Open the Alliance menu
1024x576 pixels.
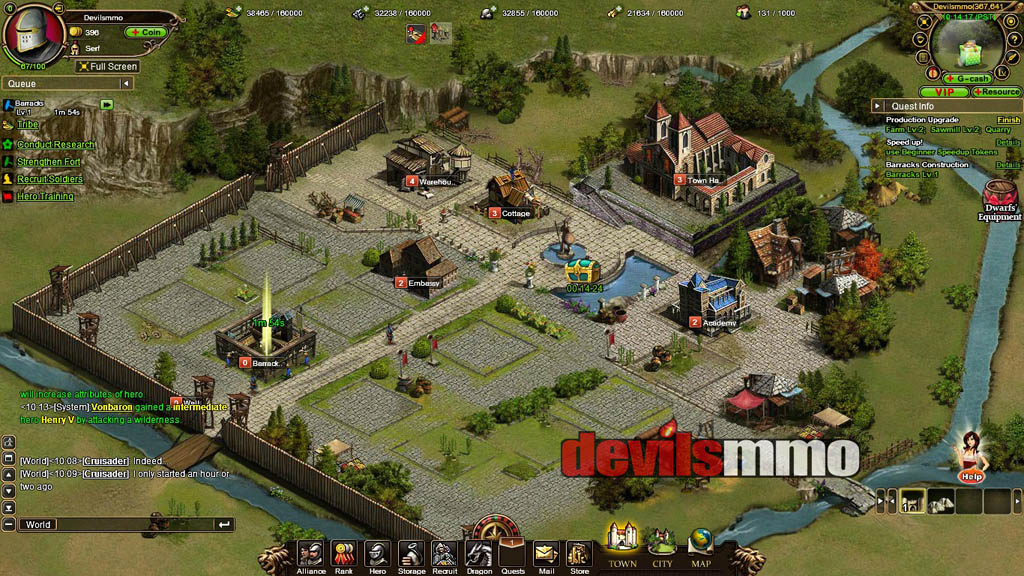pyautogui.click(x=310, y=554)
